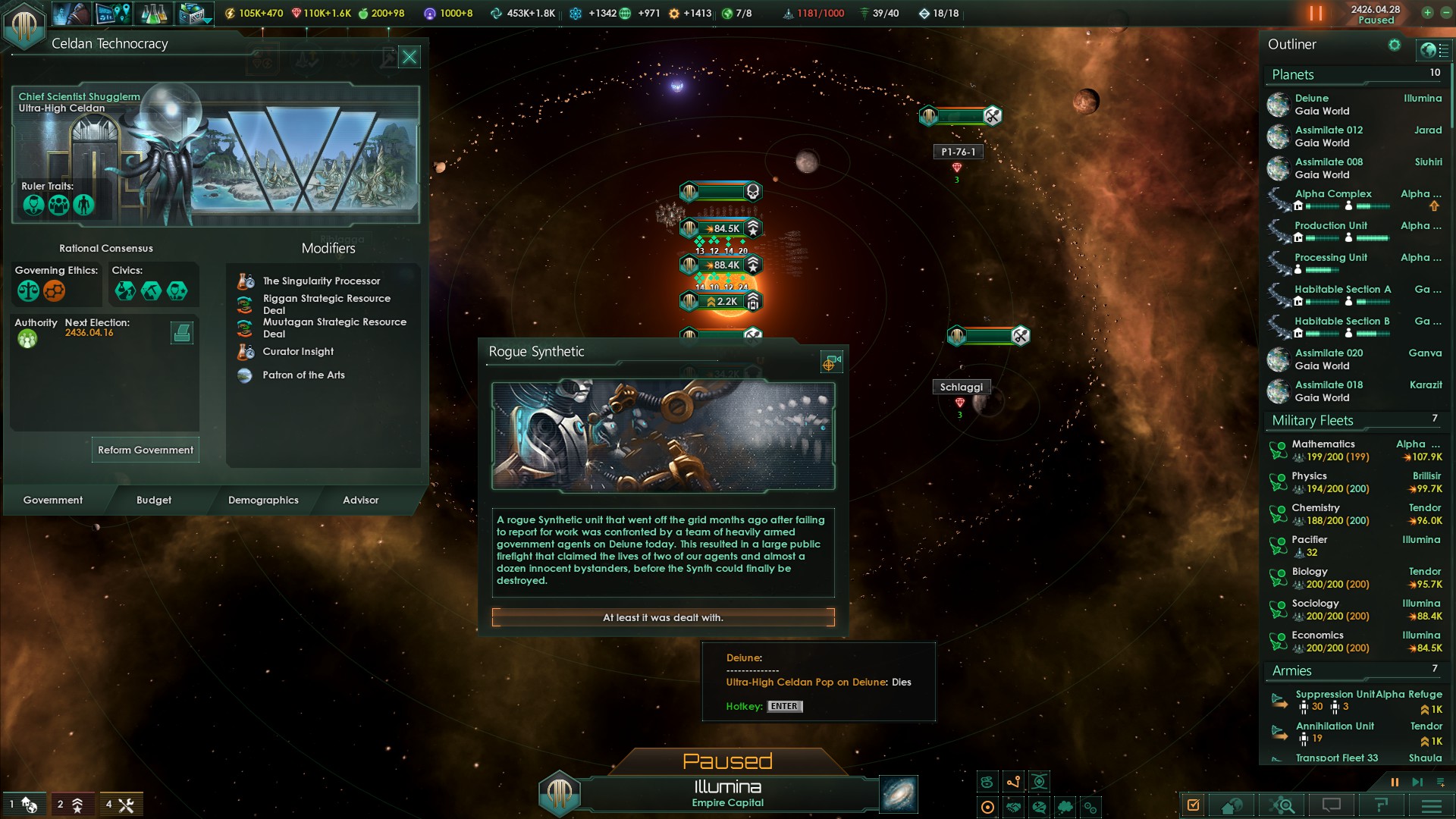Toggle the orange checkmark outliner filter bottom-right
The height and width of the screenshot is (819, 1456).
(x=1193, y=805)
